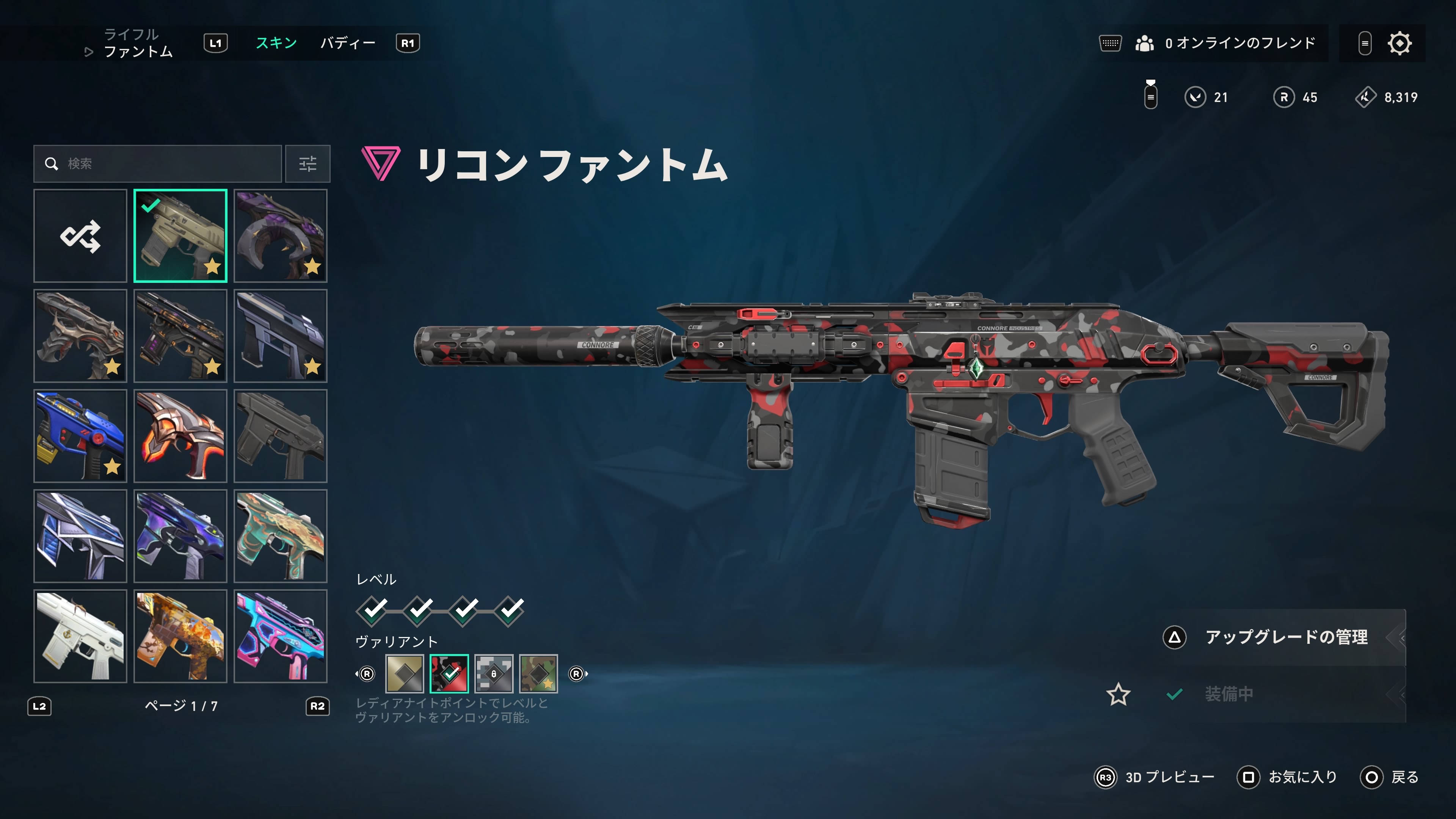Select the green woodland camo variant
The image size is (1456, 819).
click(539, 674)
